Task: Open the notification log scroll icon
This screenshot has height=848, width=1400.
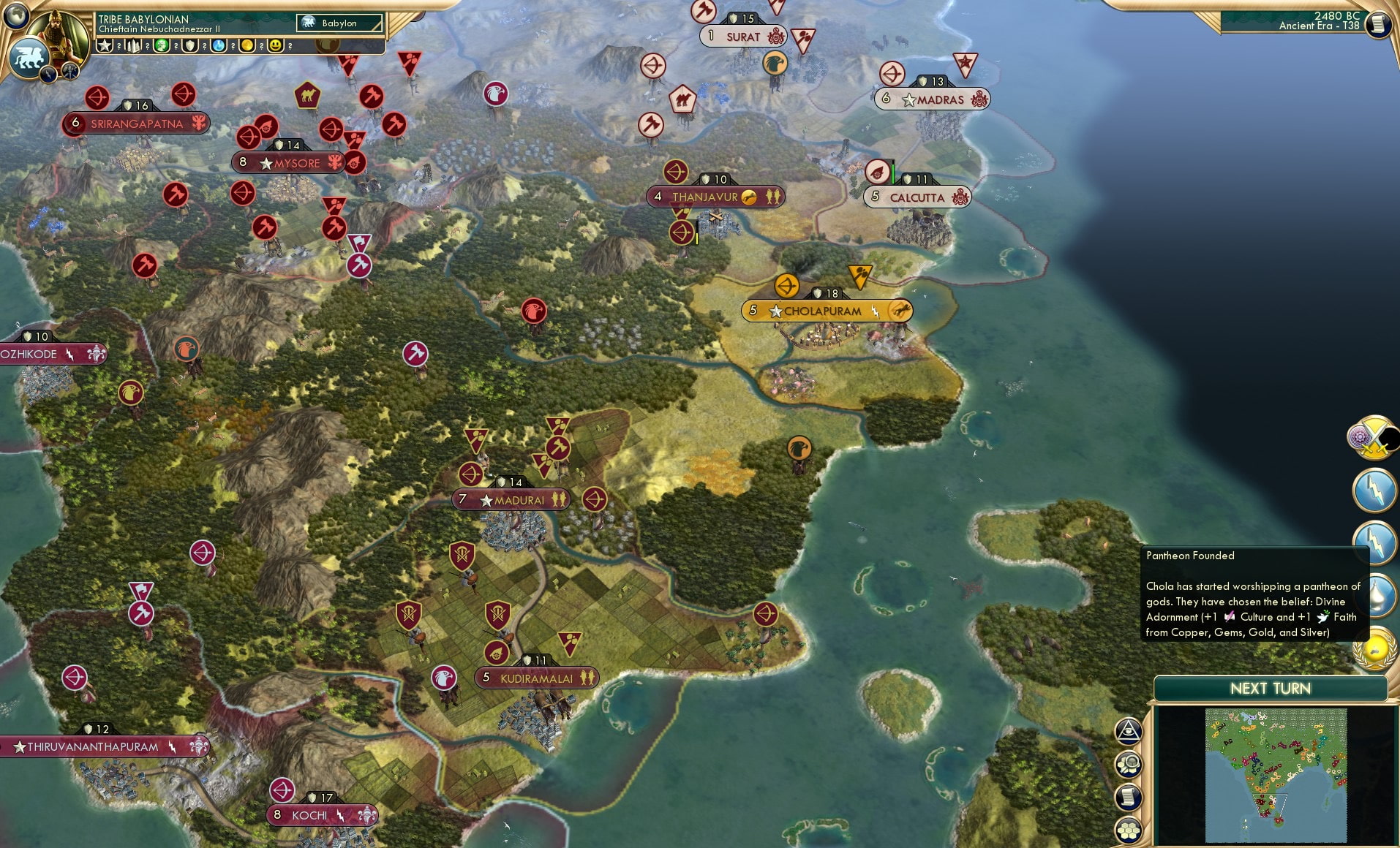Action: (x=1128, y=796)
